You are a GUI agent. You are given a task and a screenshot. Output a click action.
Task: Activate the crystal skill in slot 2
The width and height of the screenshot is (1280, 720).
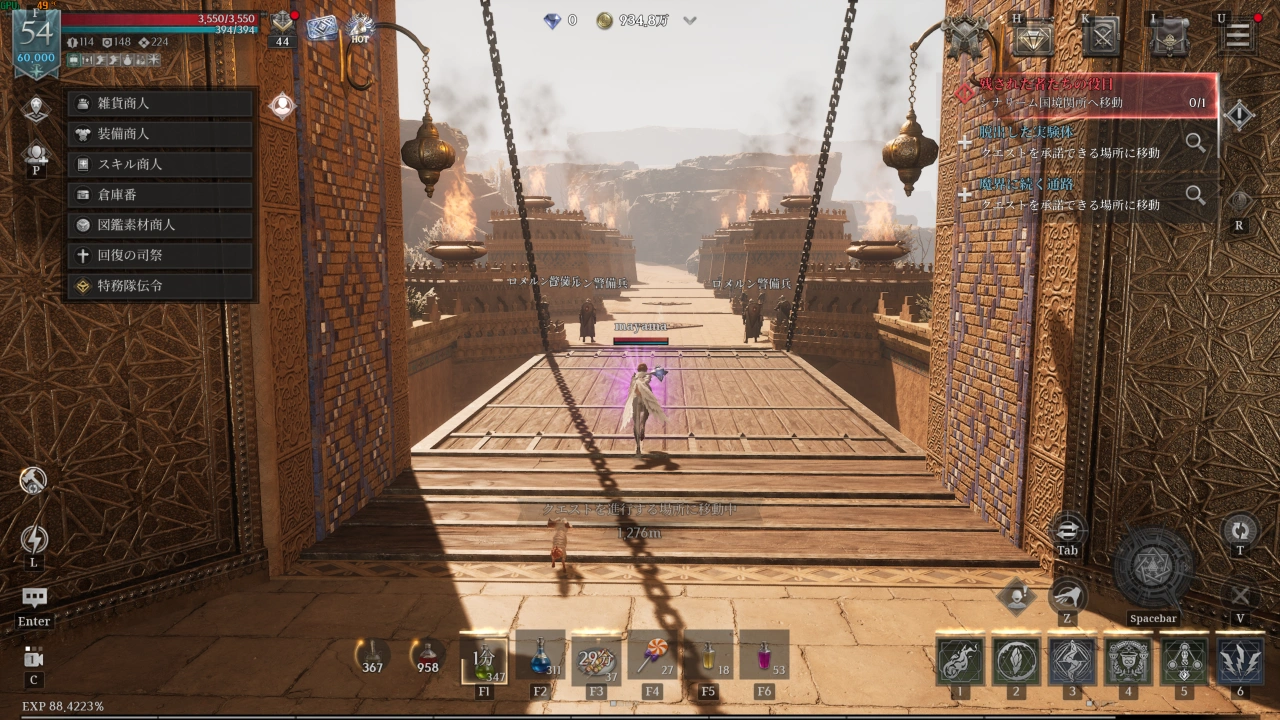pyautogui.click(x=1016, y=662)
